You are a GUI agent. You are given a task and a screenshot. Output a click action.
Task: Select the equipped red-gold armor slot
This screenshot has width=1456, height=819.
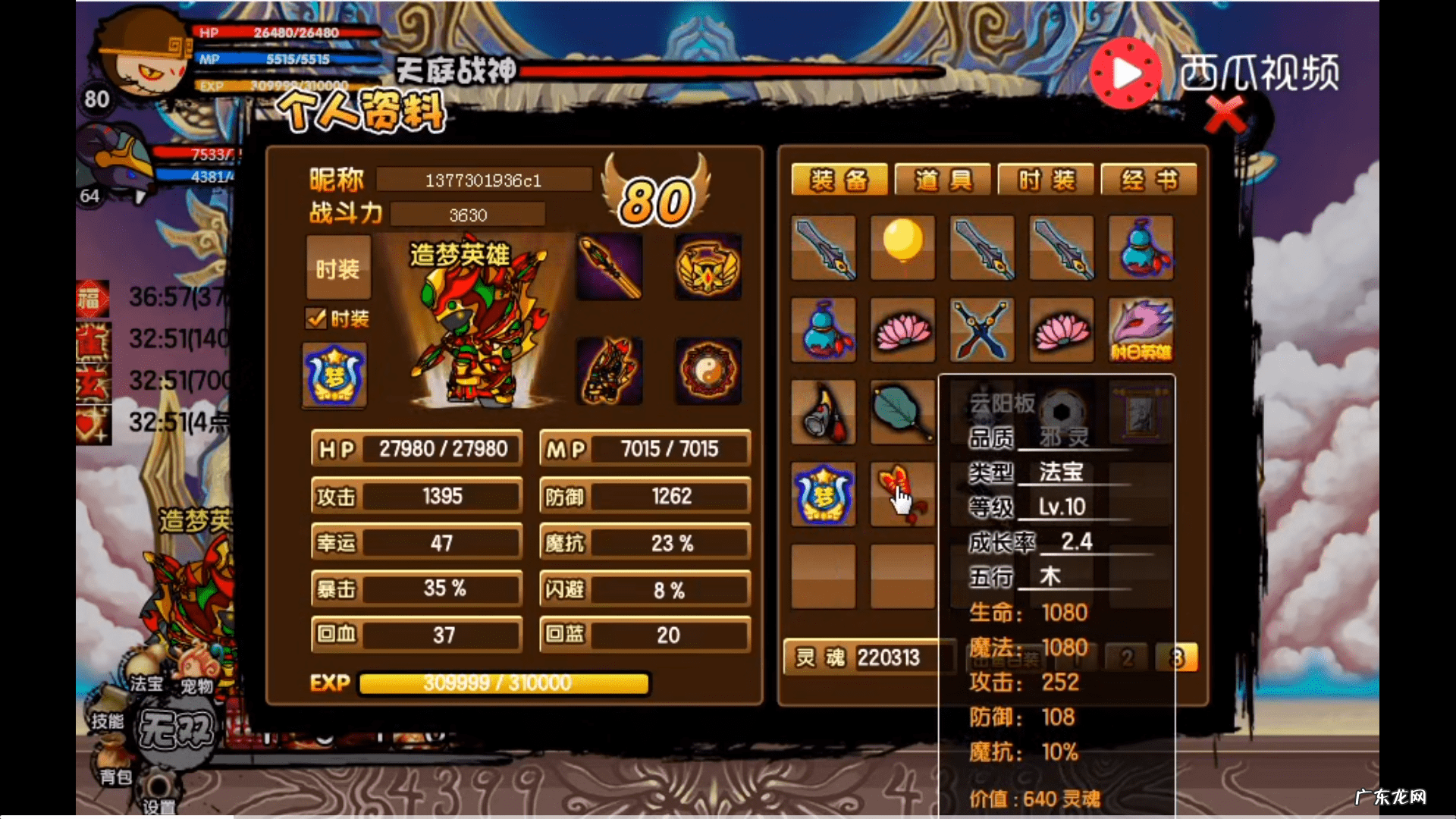click(609, 371)
